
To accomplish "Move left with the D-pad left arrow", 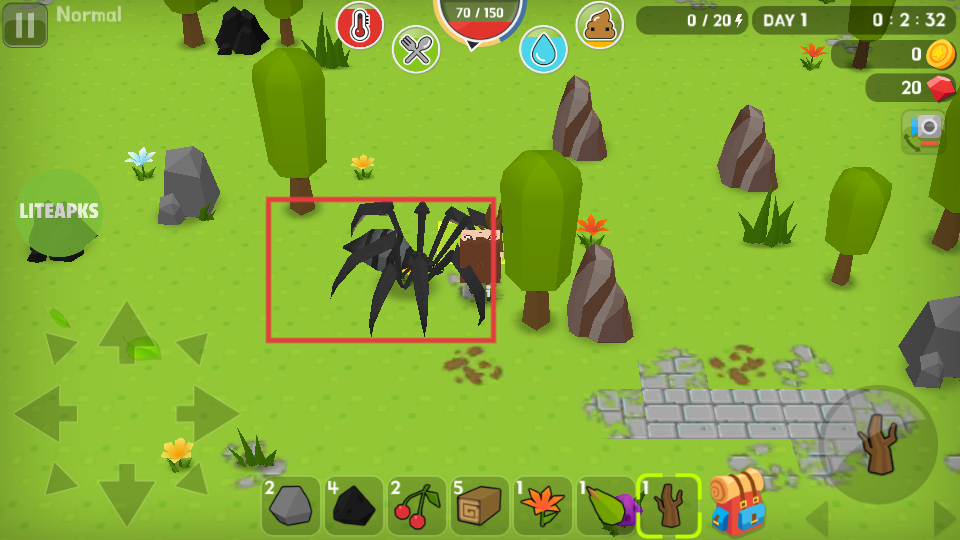I will click(46, 410).
